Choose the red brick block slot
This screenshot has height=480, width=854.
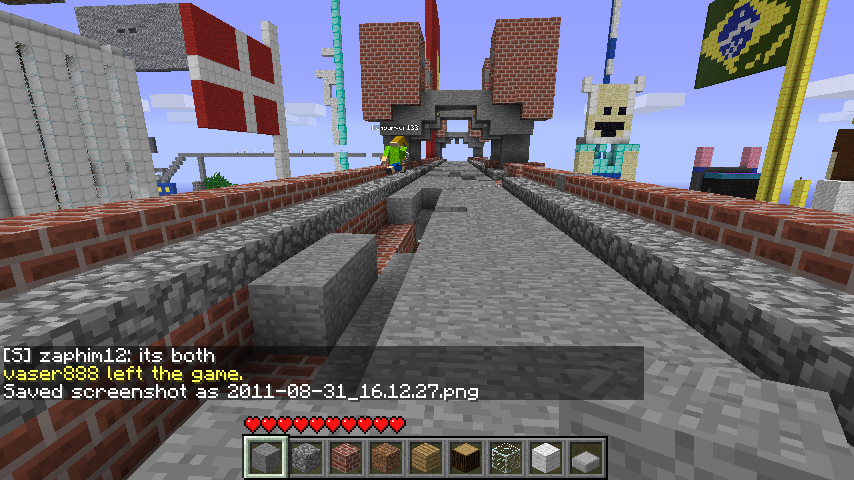point(345,458)
